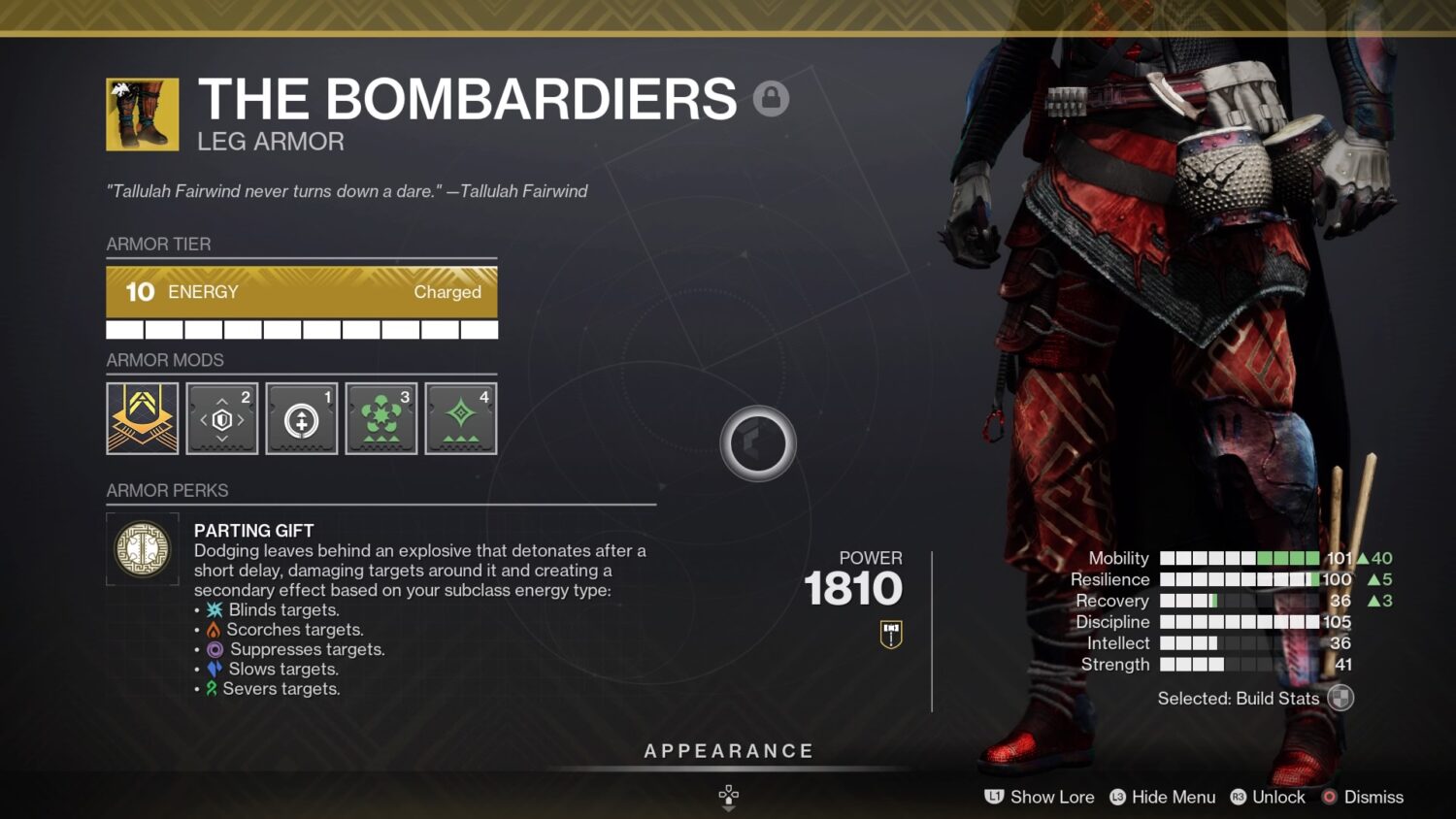Select the power level hammer icon
The image size is (1456, 819).
(x=889, y=633)
